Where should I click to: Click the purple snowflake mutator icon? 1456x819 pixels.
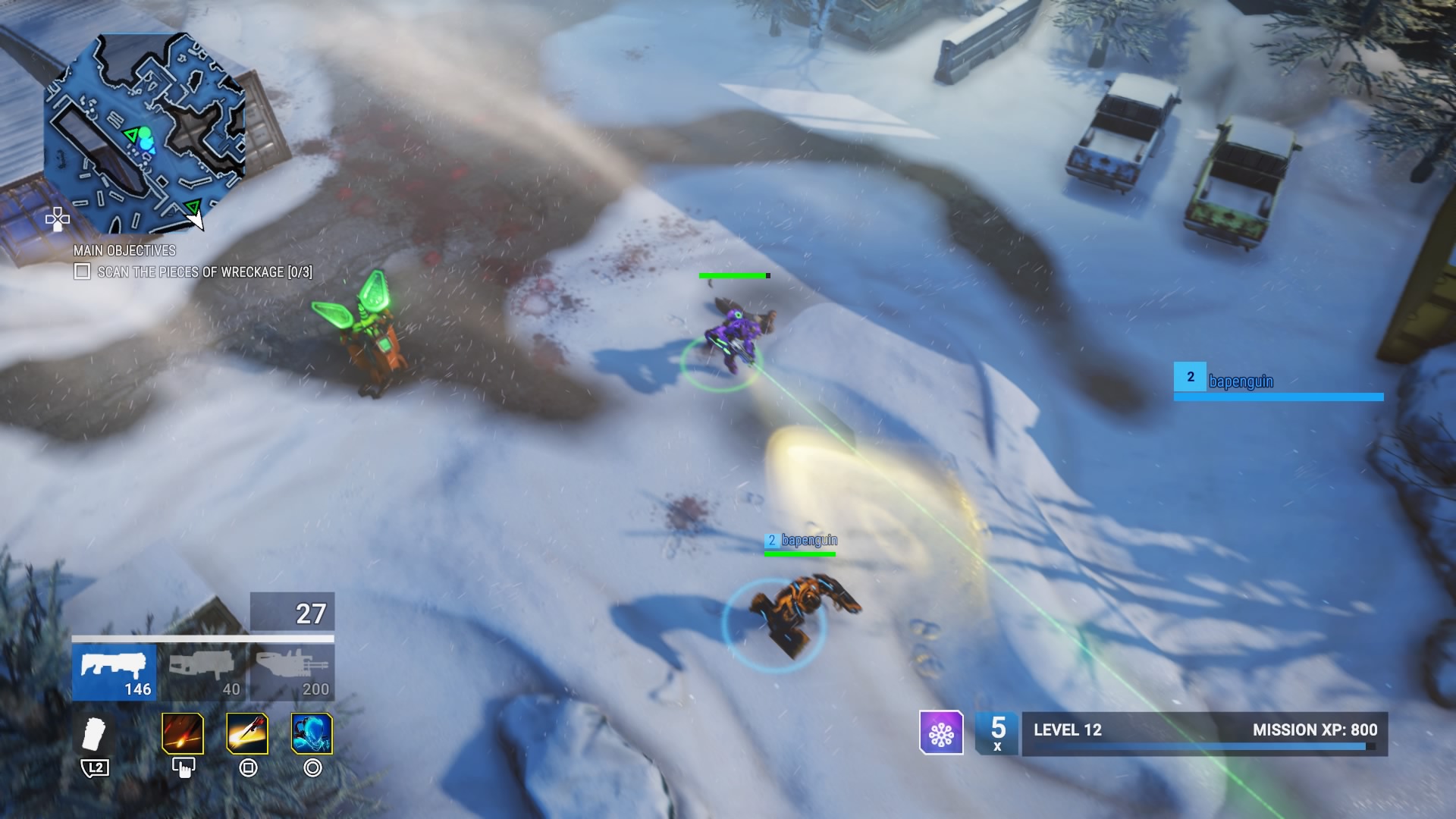[x=941, y=733]
